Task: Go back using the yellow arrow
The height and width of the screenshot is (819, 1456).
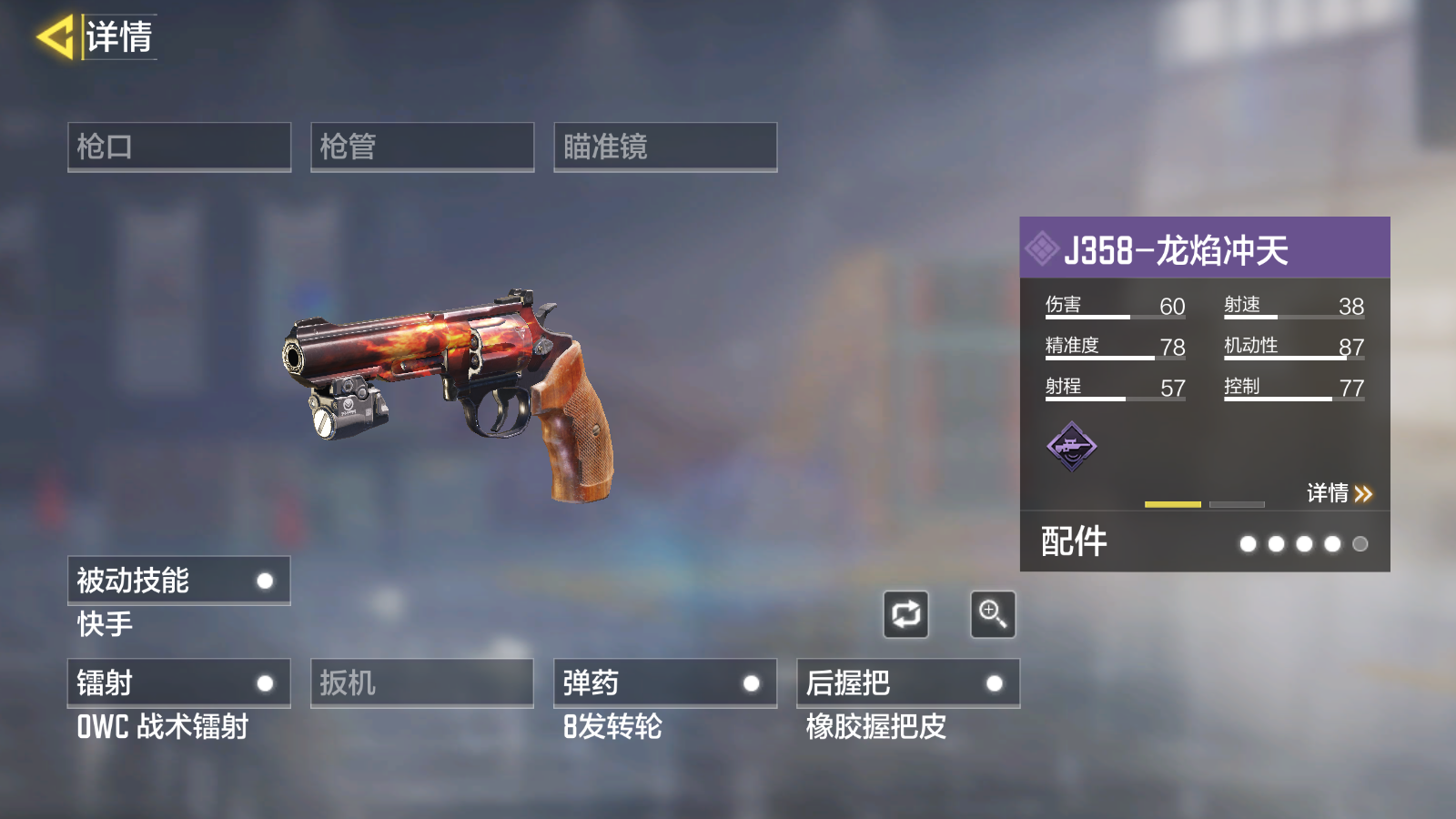Action: tap(55, 38)
